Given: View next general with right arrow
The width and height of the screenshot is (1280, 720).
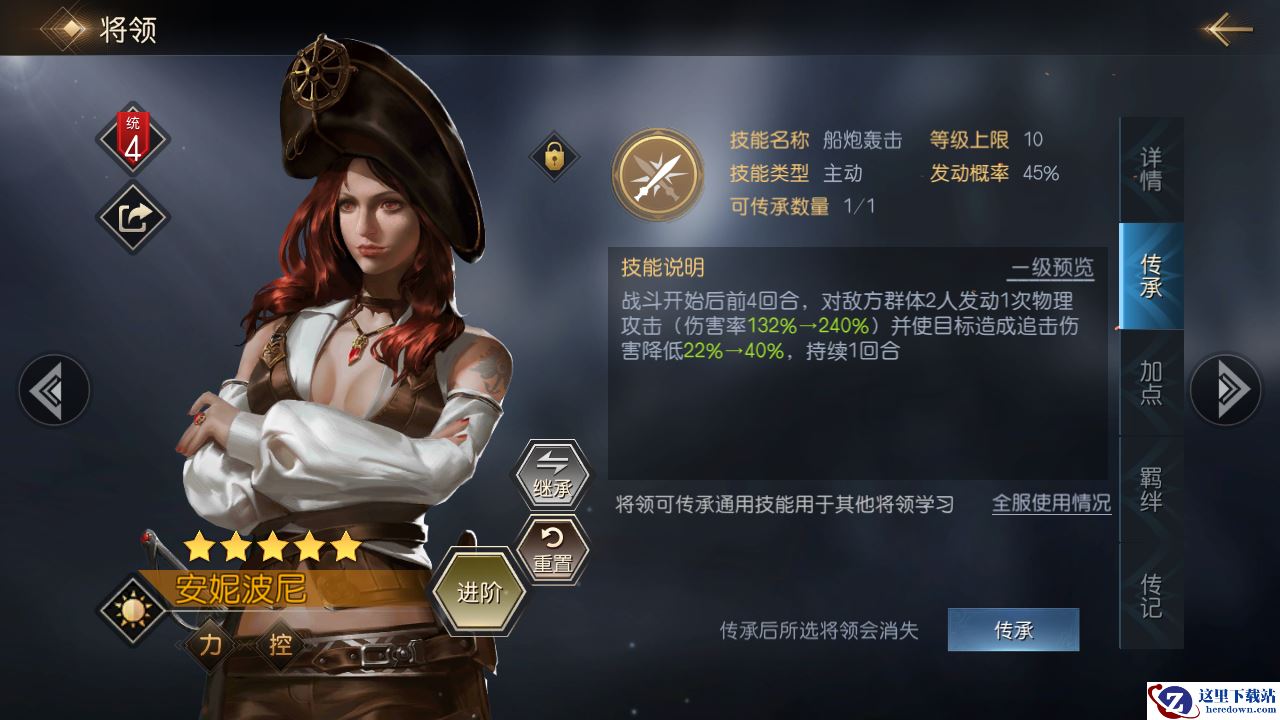Looking at the screenshot, I should point(1225,390).
